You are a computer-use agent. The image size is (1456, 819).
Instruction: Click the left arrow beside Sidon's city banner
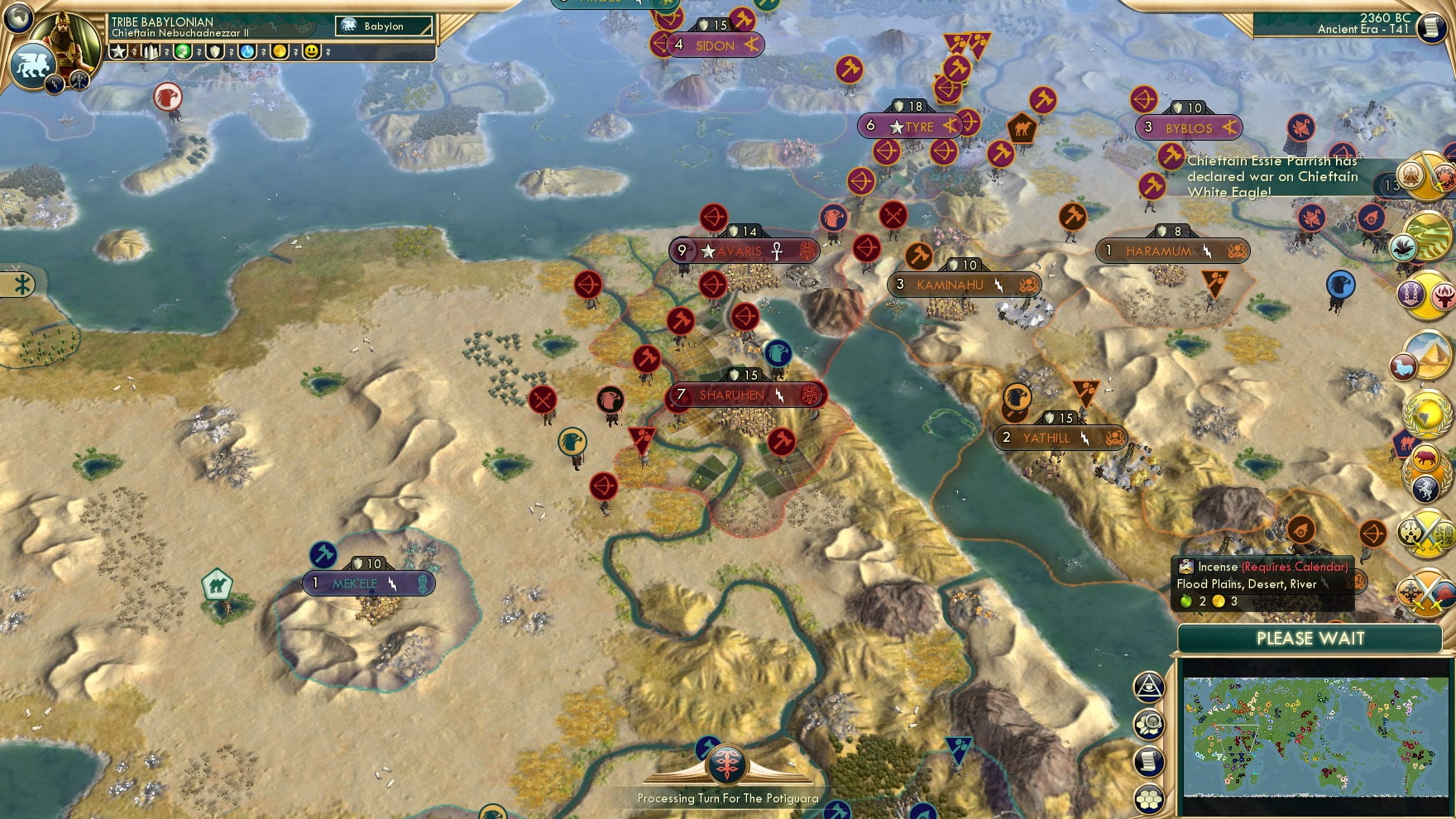pyautogui.click(x=659, y=46)
